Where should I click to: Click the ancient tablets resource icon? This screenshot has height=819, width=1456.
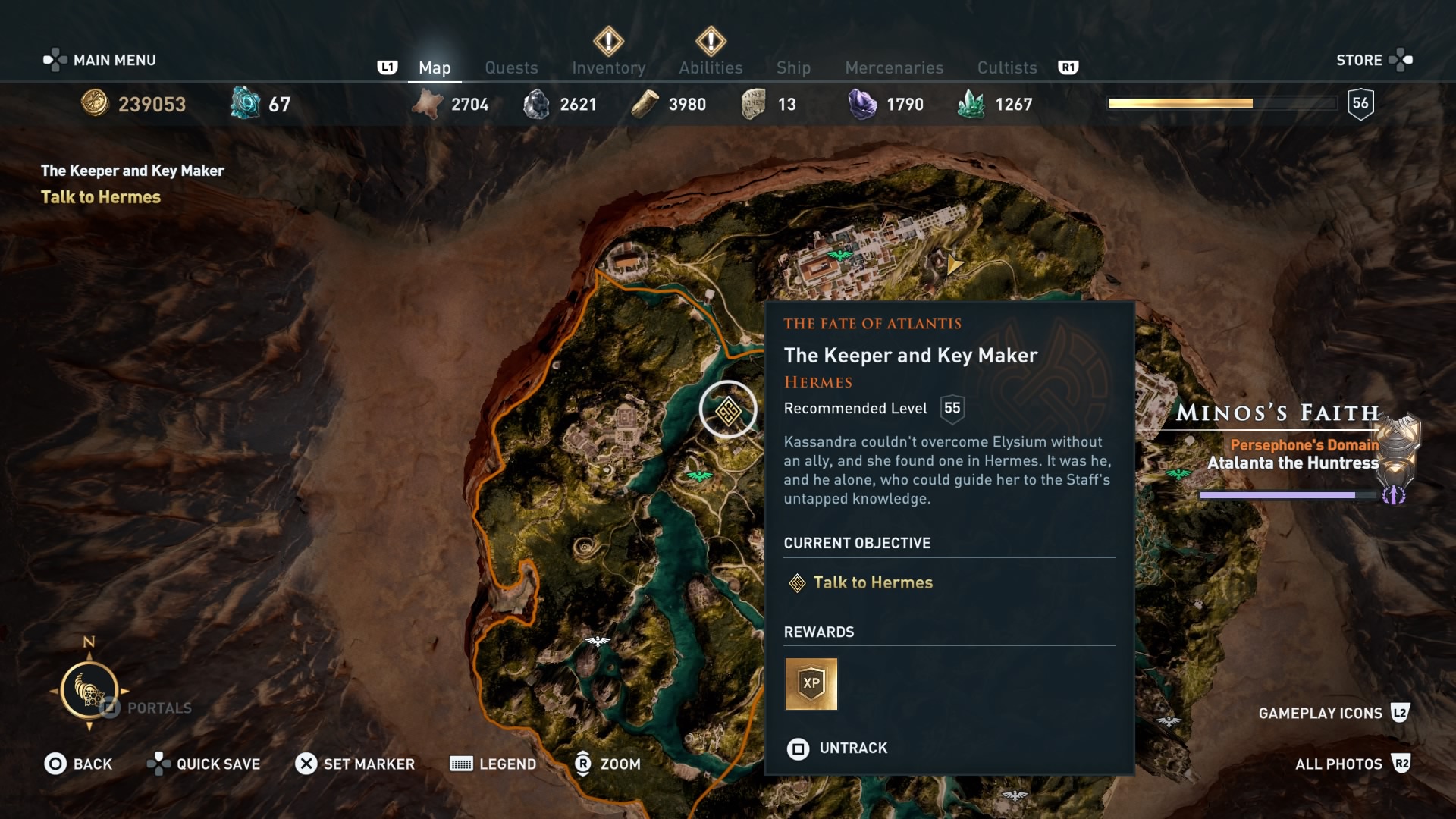(x=750, y=104)
